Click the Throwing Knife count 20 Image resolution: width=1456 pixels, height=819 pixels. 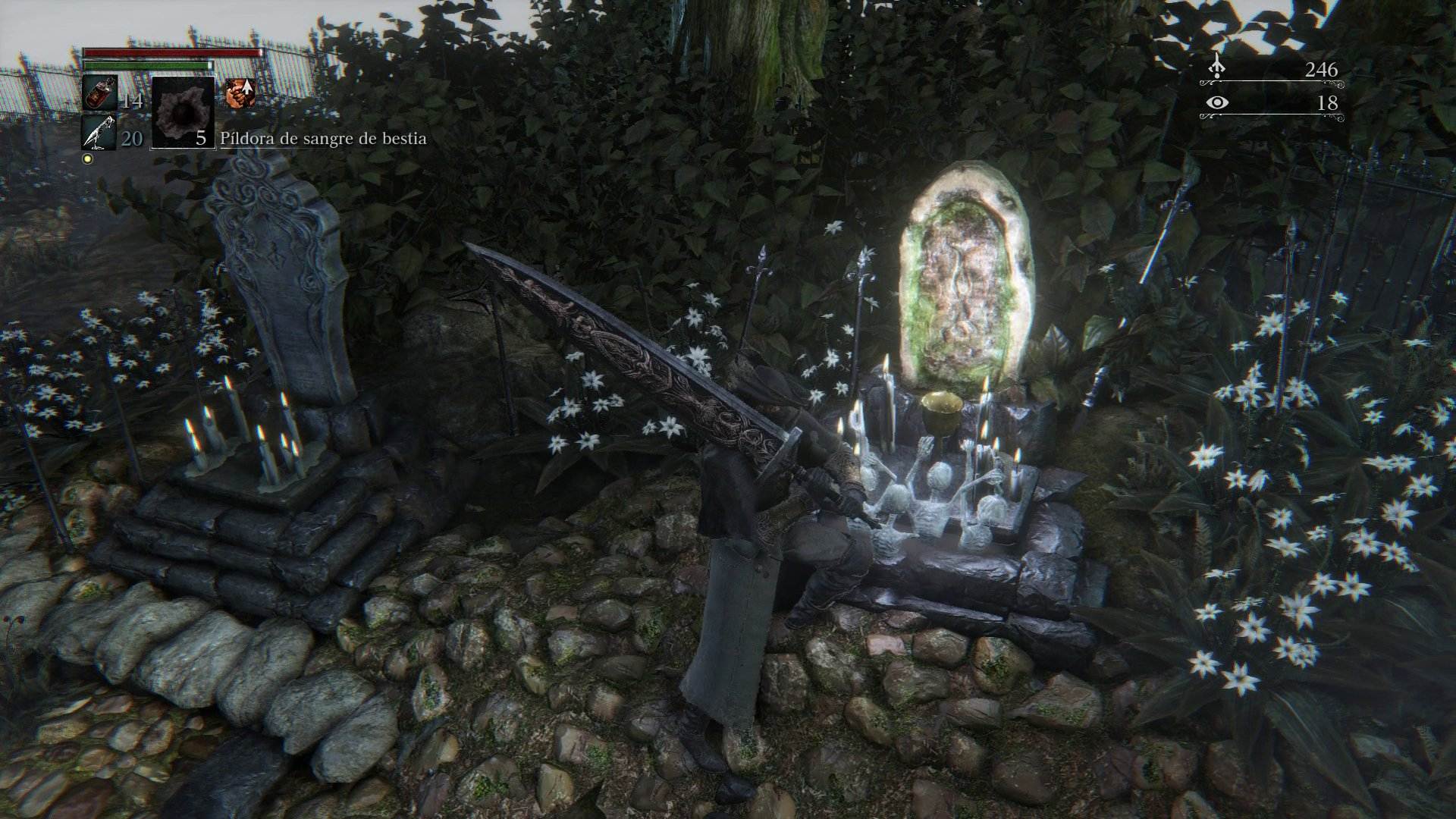(131, 139)
